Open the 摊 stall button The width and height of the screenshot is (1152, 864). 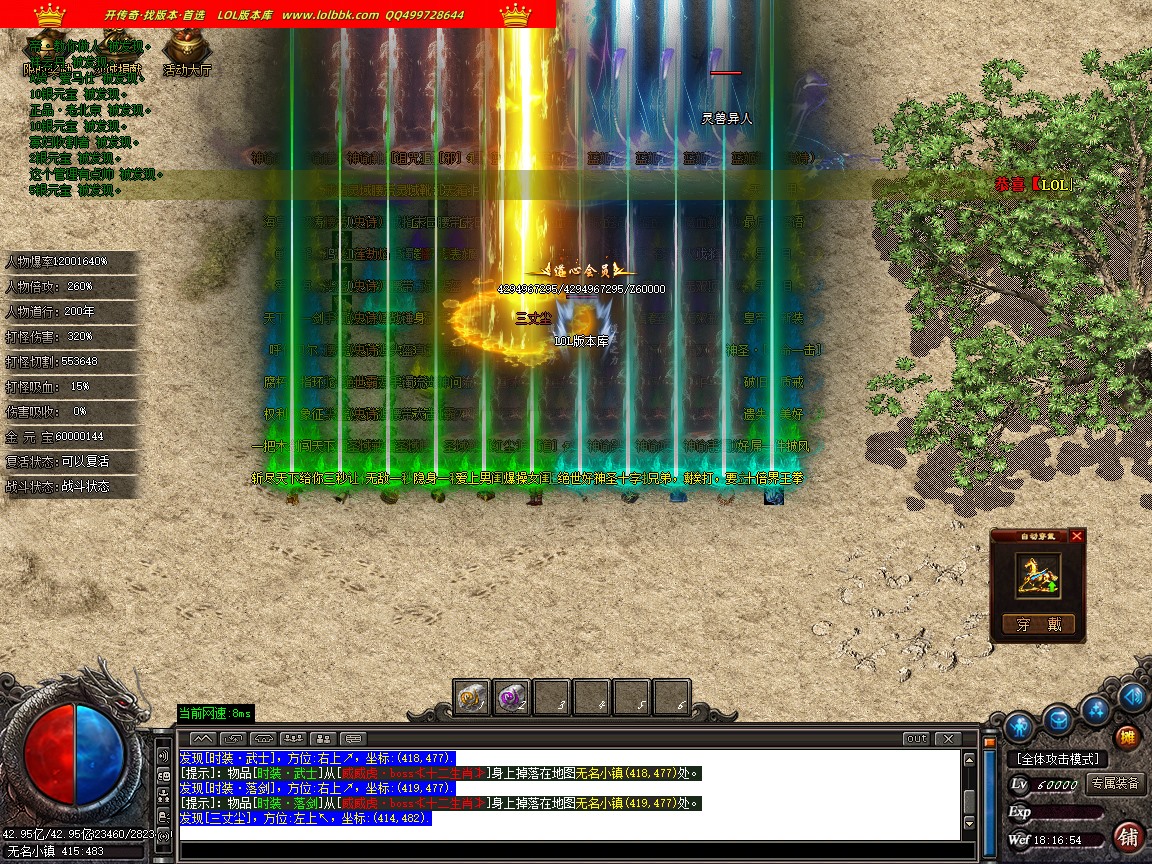(1127, 739)
